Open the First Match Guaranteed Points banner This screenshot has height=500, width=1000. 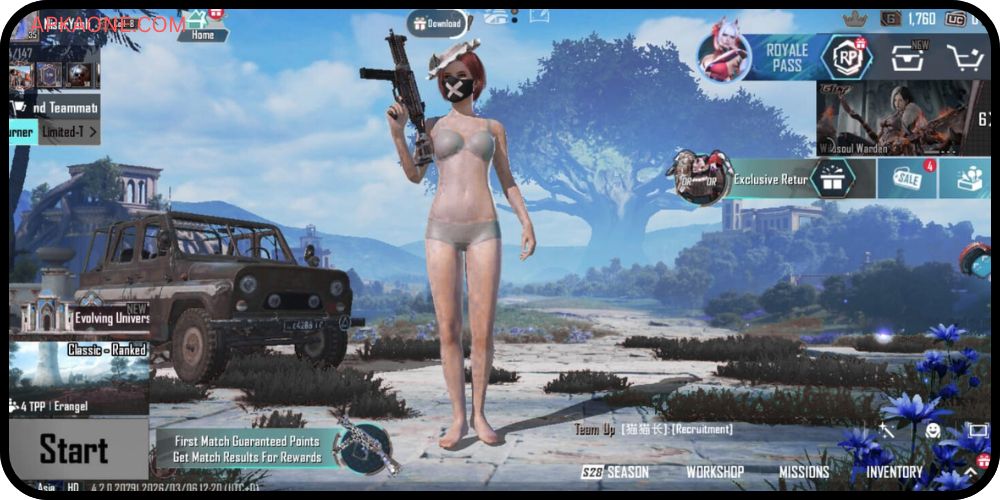pos(245,448)
